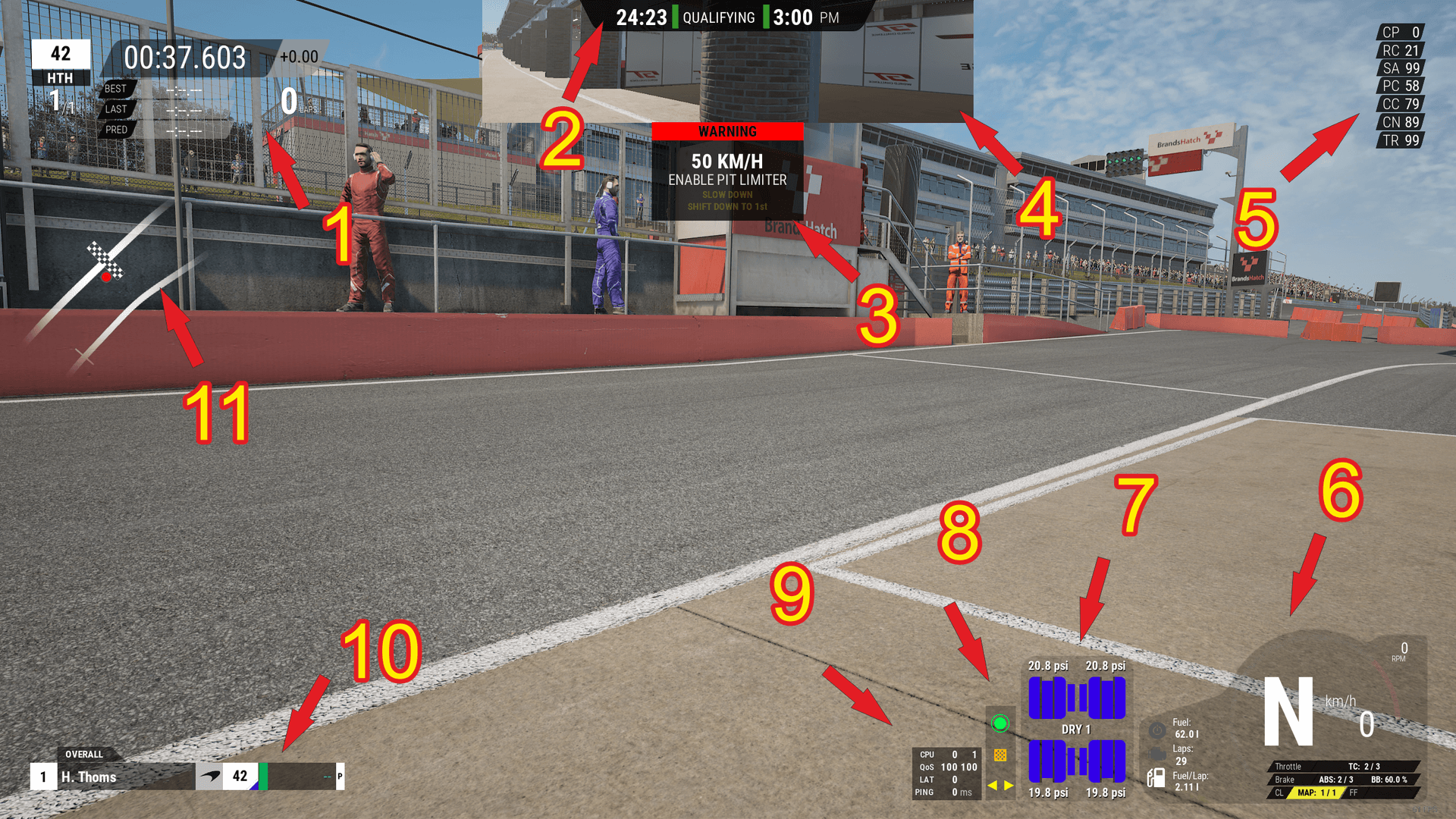Click the OVERALL standings tab

point(83,755)
